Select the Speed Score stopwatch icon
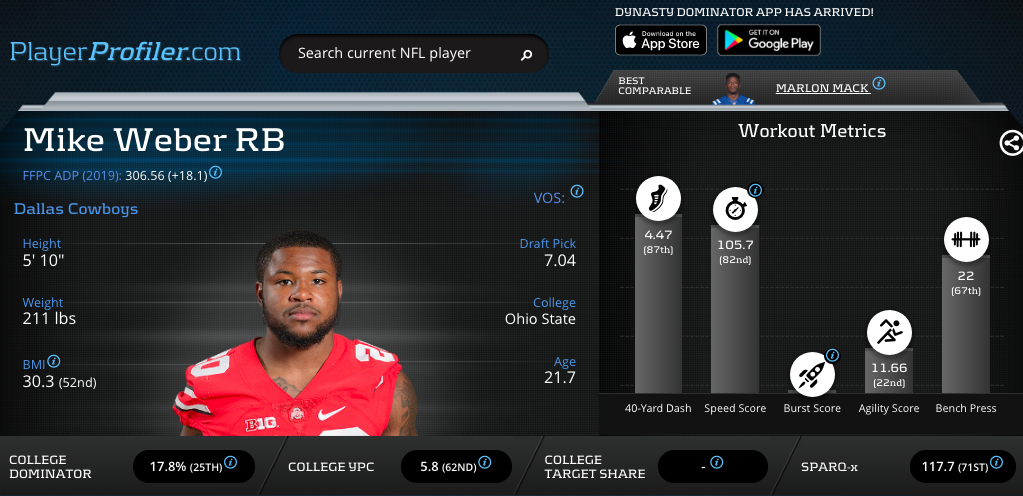Viewport: 1023px width, 496px height. 735,209
